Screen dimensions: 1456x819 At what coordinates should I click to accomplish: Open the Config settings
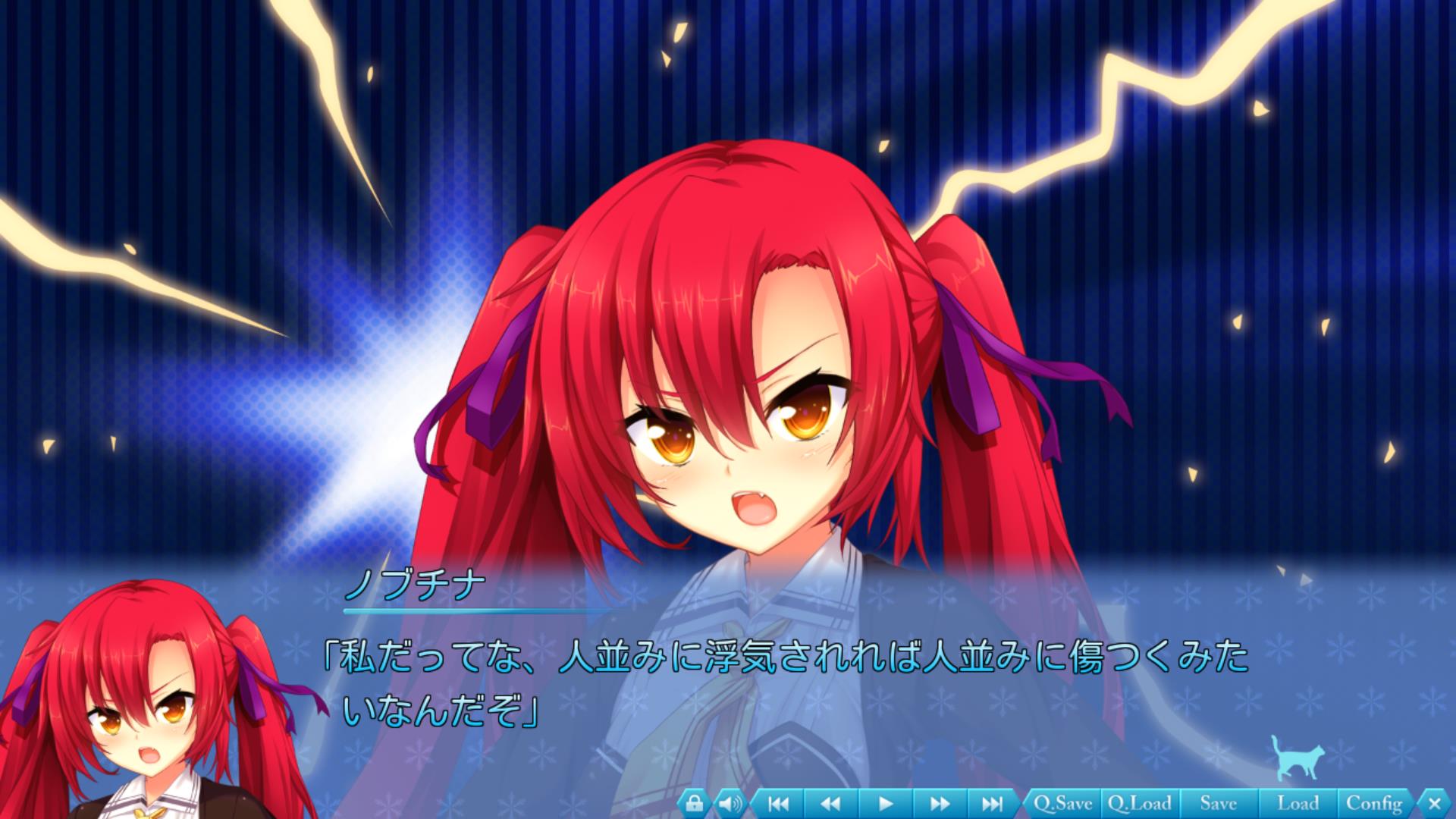pos(1373,803)
